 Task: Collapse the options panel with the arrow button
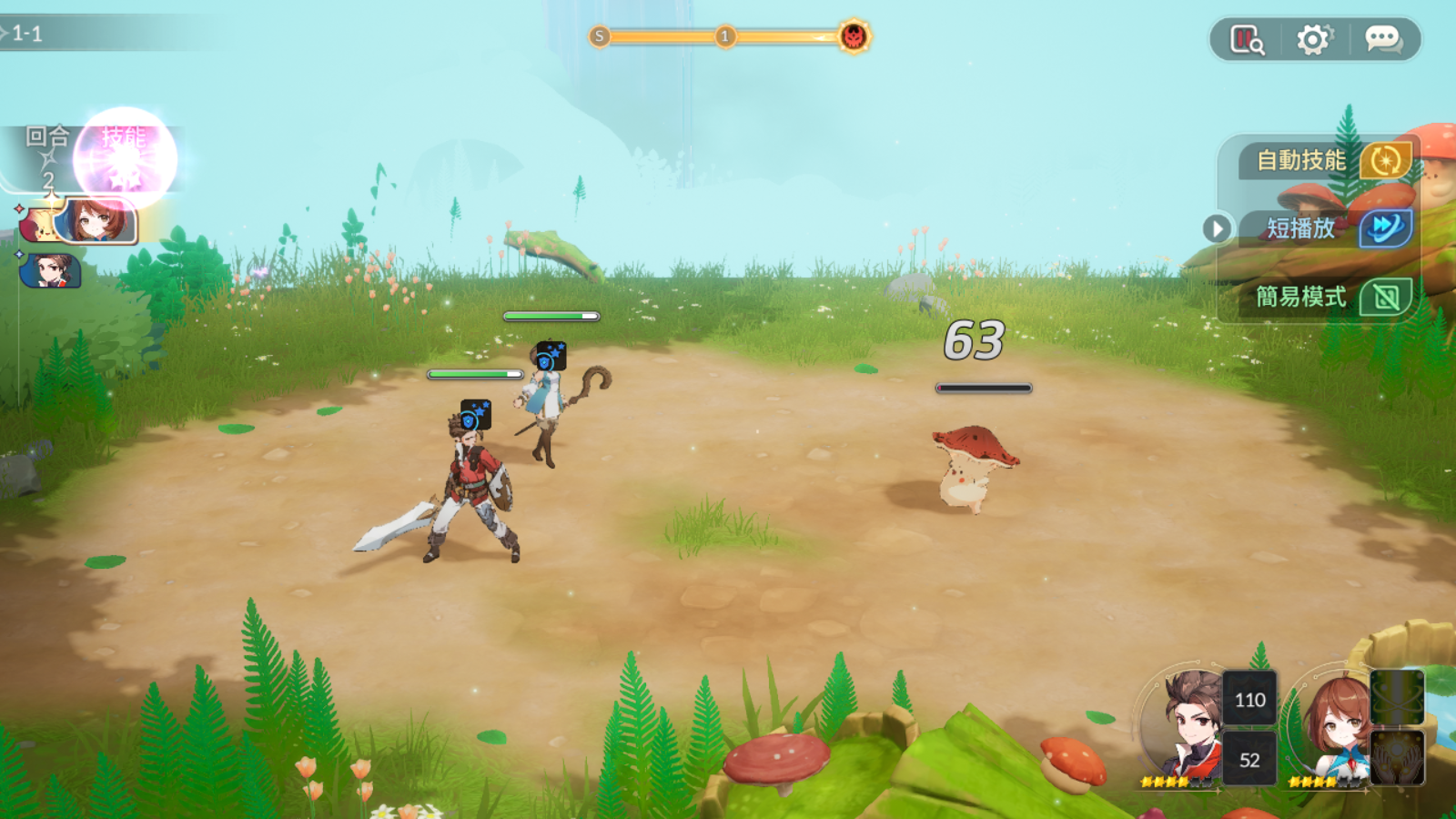(x=1217, y=228)
